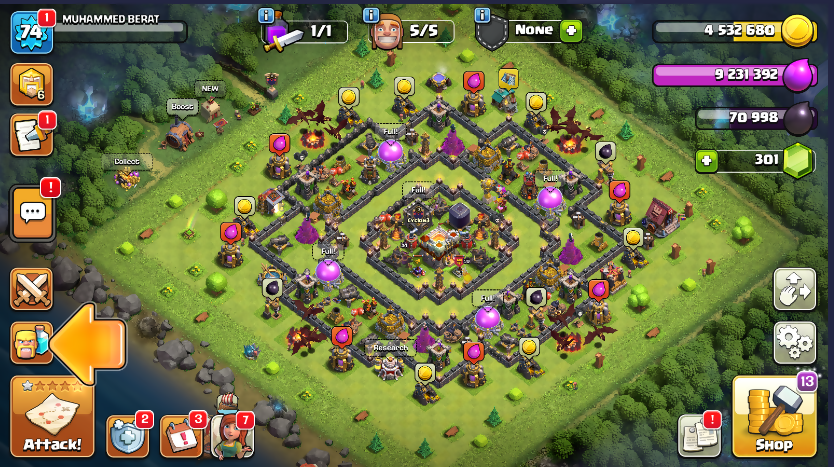Open the army barbarian and potion button
Viewport: 834px width, 467px height.
30,343
